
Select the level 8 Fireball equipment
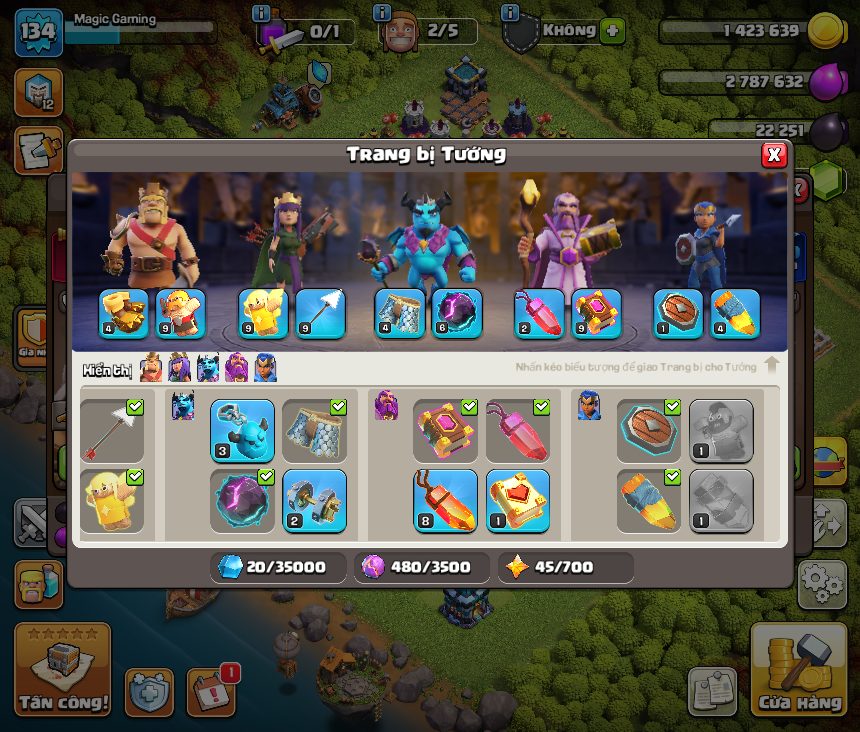(x=445, y=500)
